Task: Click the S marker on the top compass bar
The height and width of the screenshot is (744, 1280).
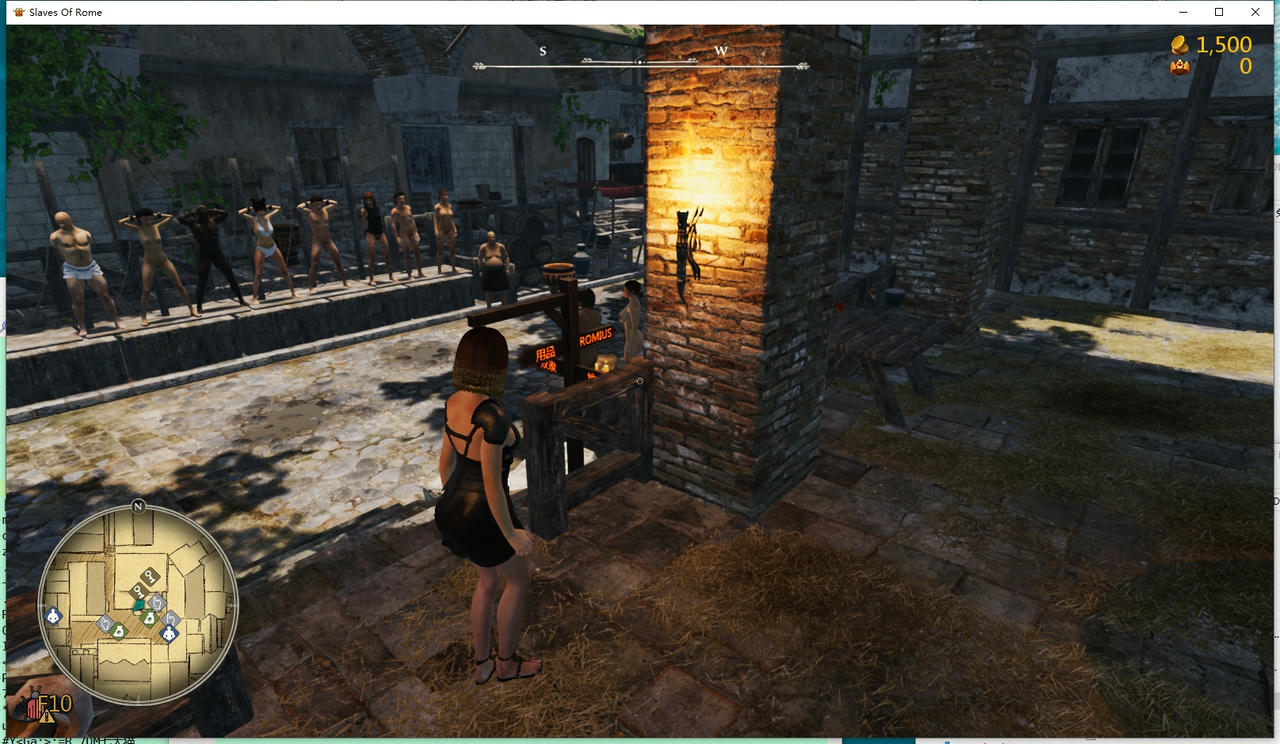Action: [x=543, y=50]
